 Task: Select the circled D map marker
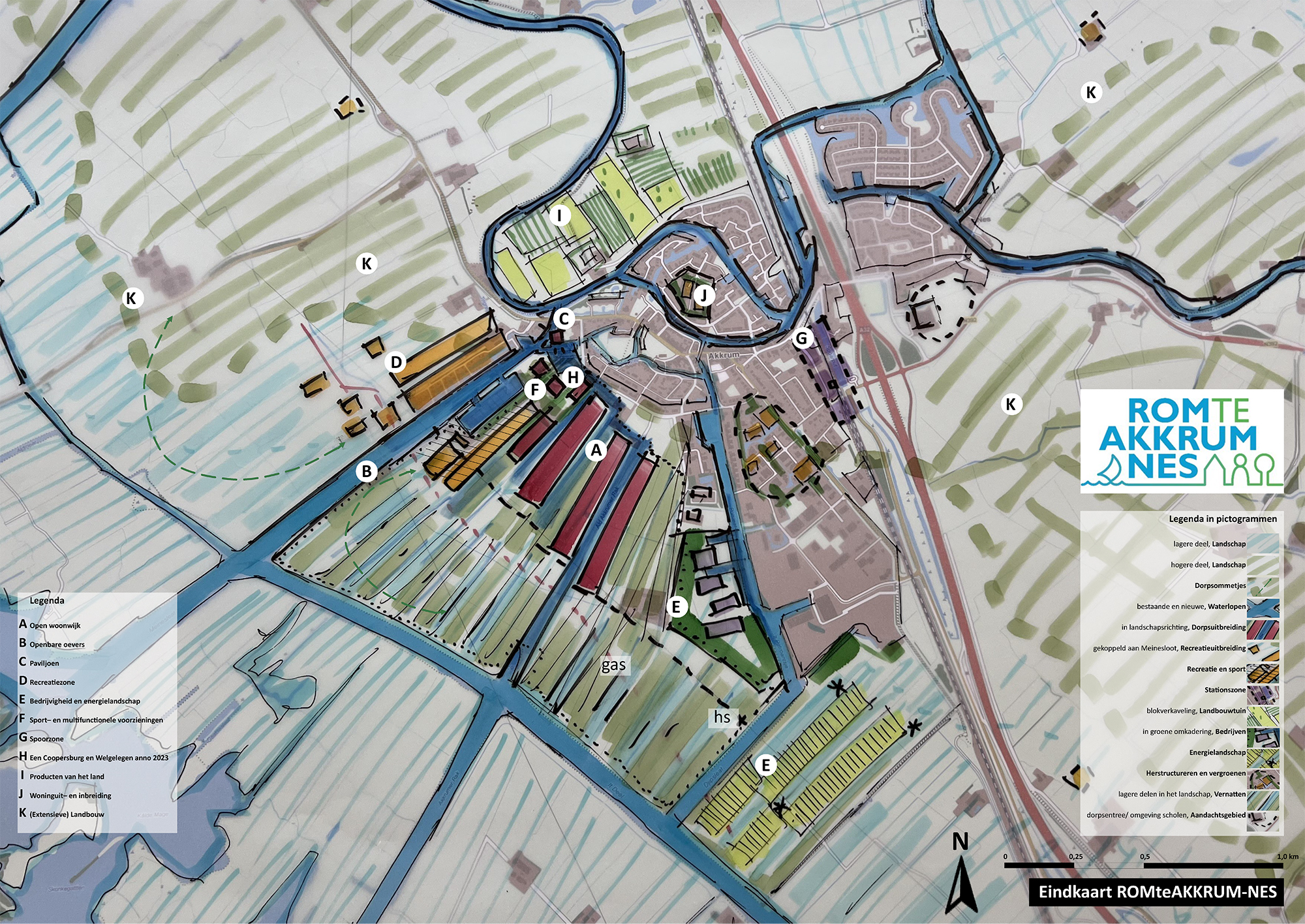[396, 362]
